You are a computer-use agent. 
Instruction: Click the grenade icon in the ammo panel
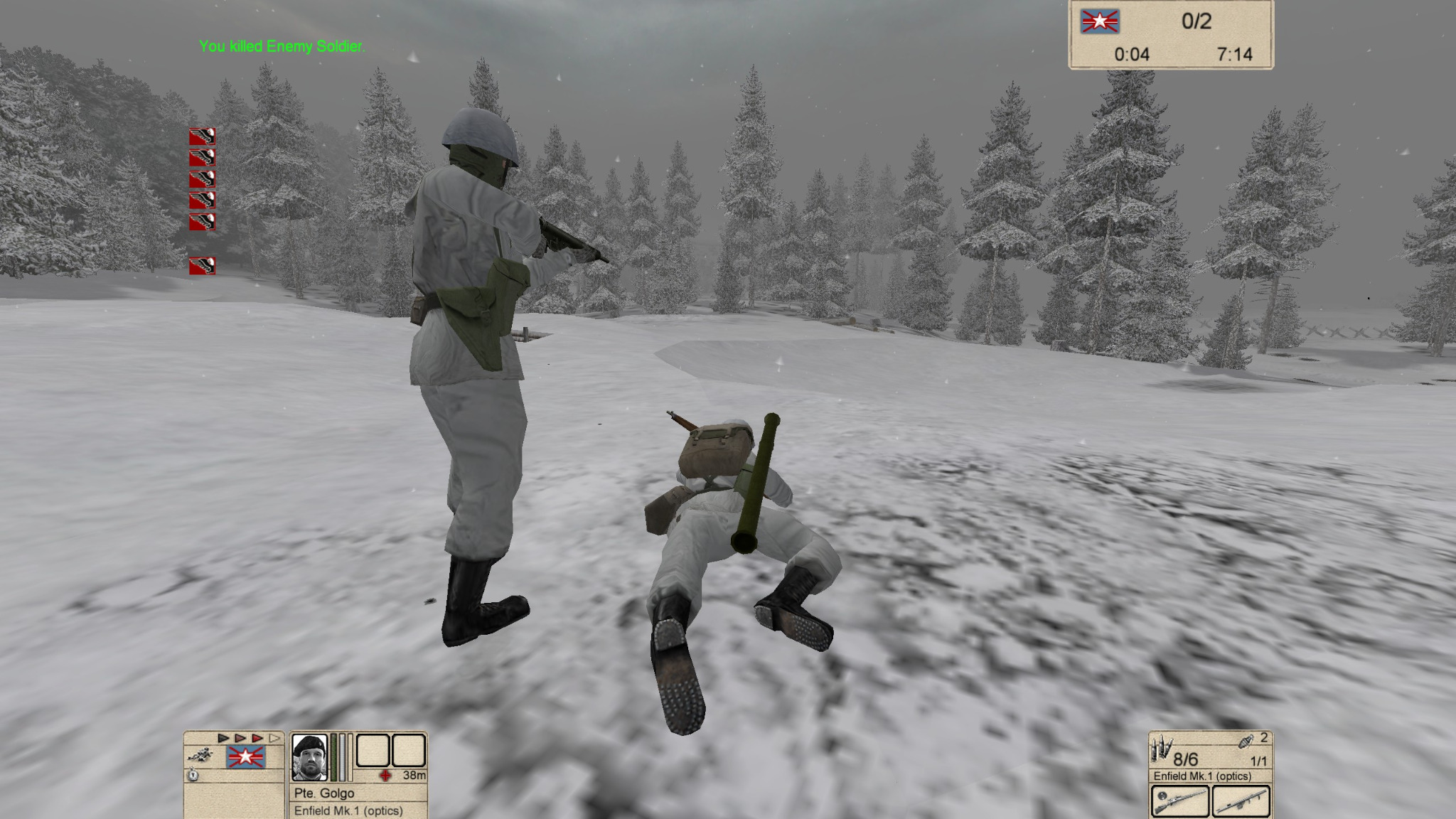(x=1245, y=741)
